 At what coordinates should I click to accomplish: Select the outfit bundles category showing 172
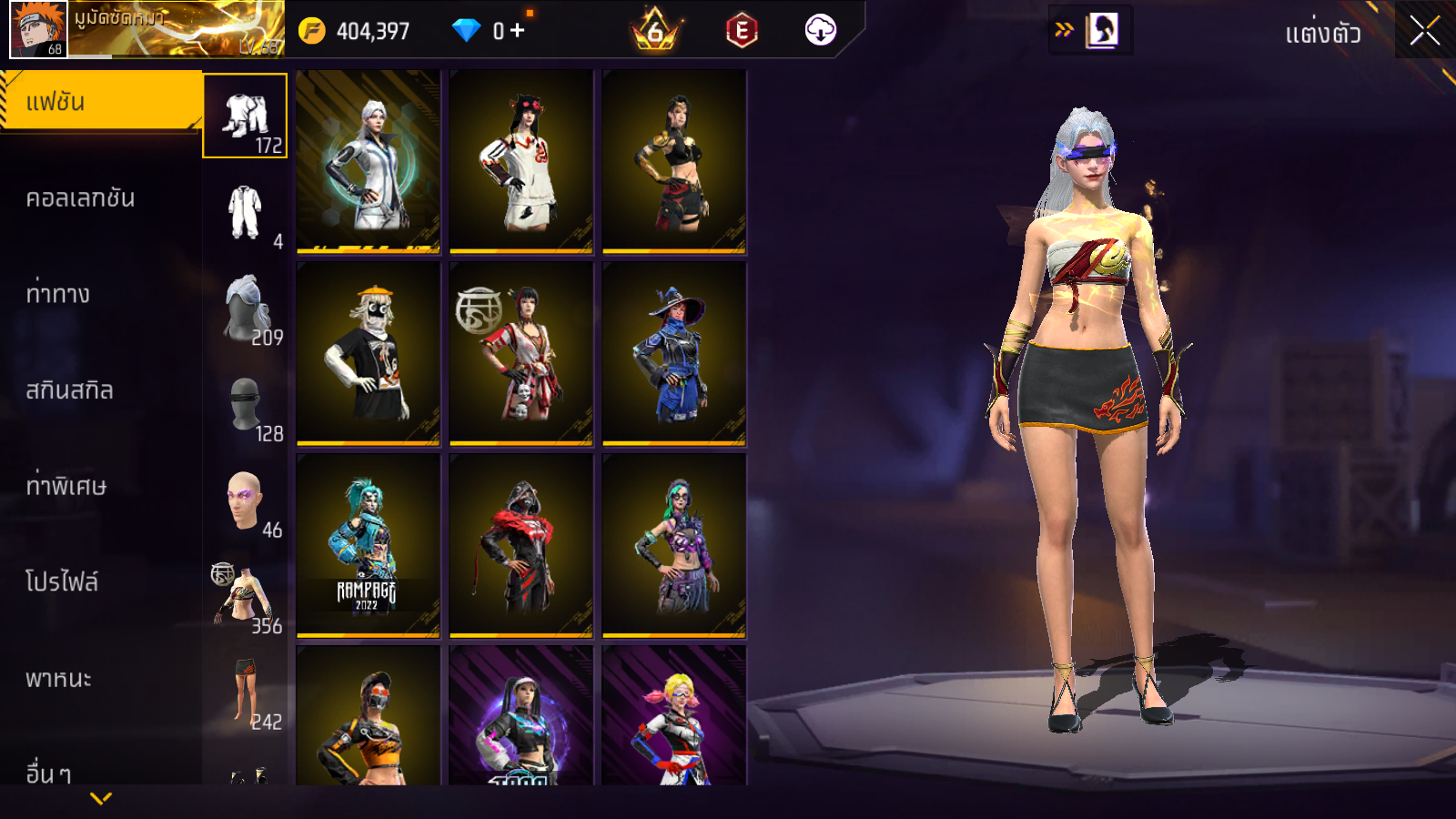click(245, 116)
